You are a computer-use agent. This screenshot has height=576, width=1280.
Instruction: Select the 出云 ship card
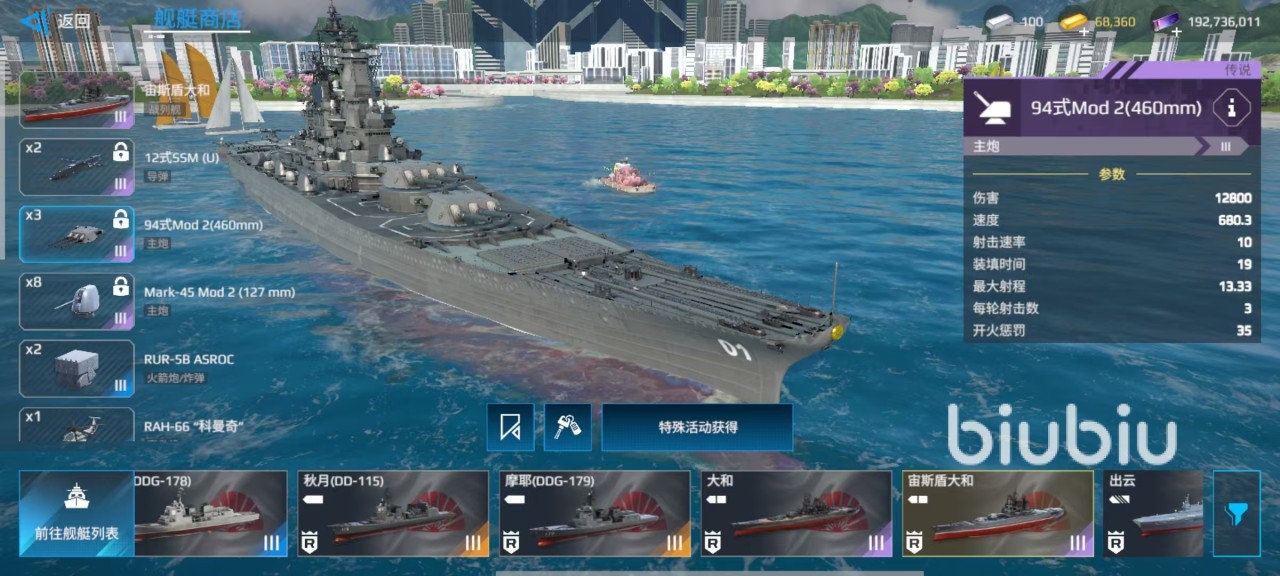pos(1153,513)
